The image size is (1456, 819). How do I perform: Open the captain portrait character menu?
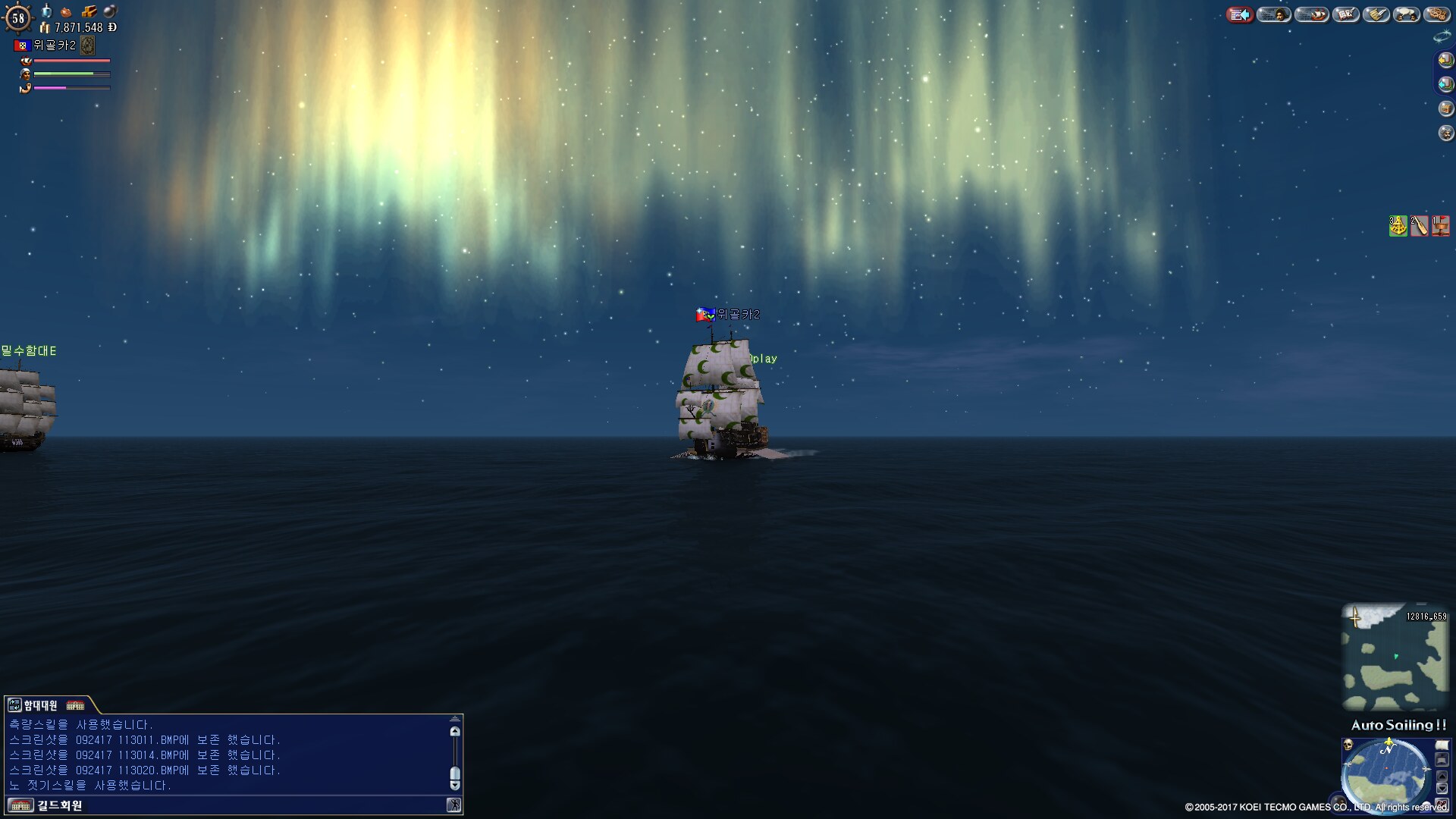point(1274,14)
